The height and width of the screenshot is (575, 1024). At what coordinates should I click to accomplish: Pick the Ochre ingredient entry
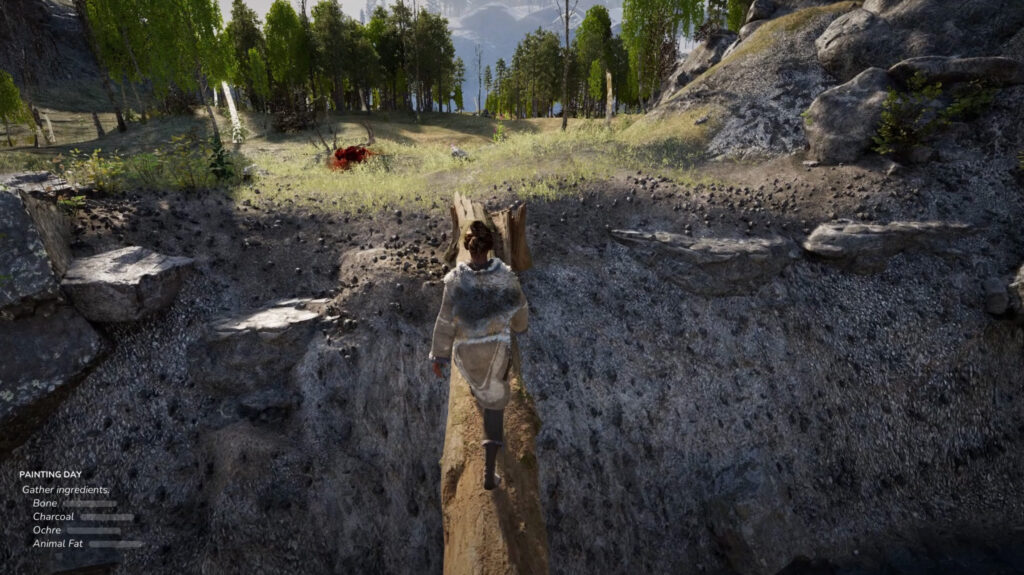pos(47,530)
